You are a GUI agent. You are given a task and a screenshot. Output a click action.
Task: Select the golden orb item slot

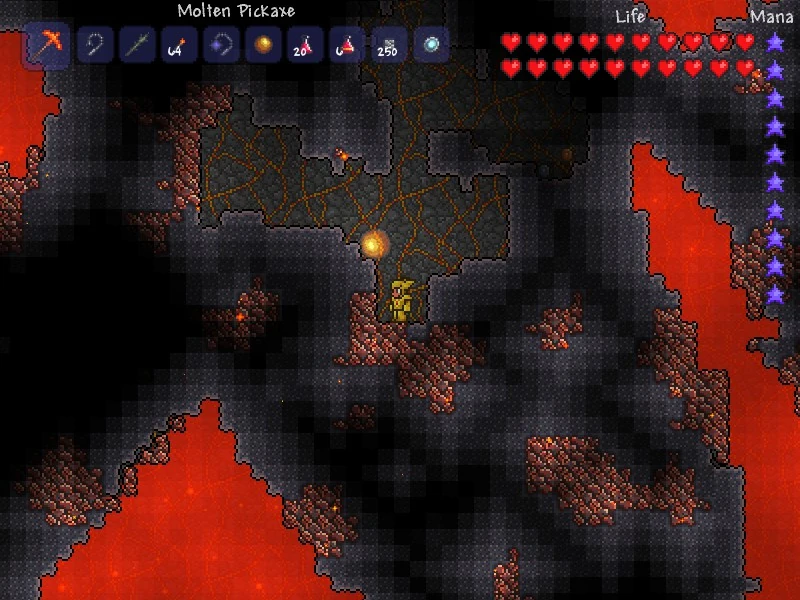pyautogui.click(x=263, y=45)
